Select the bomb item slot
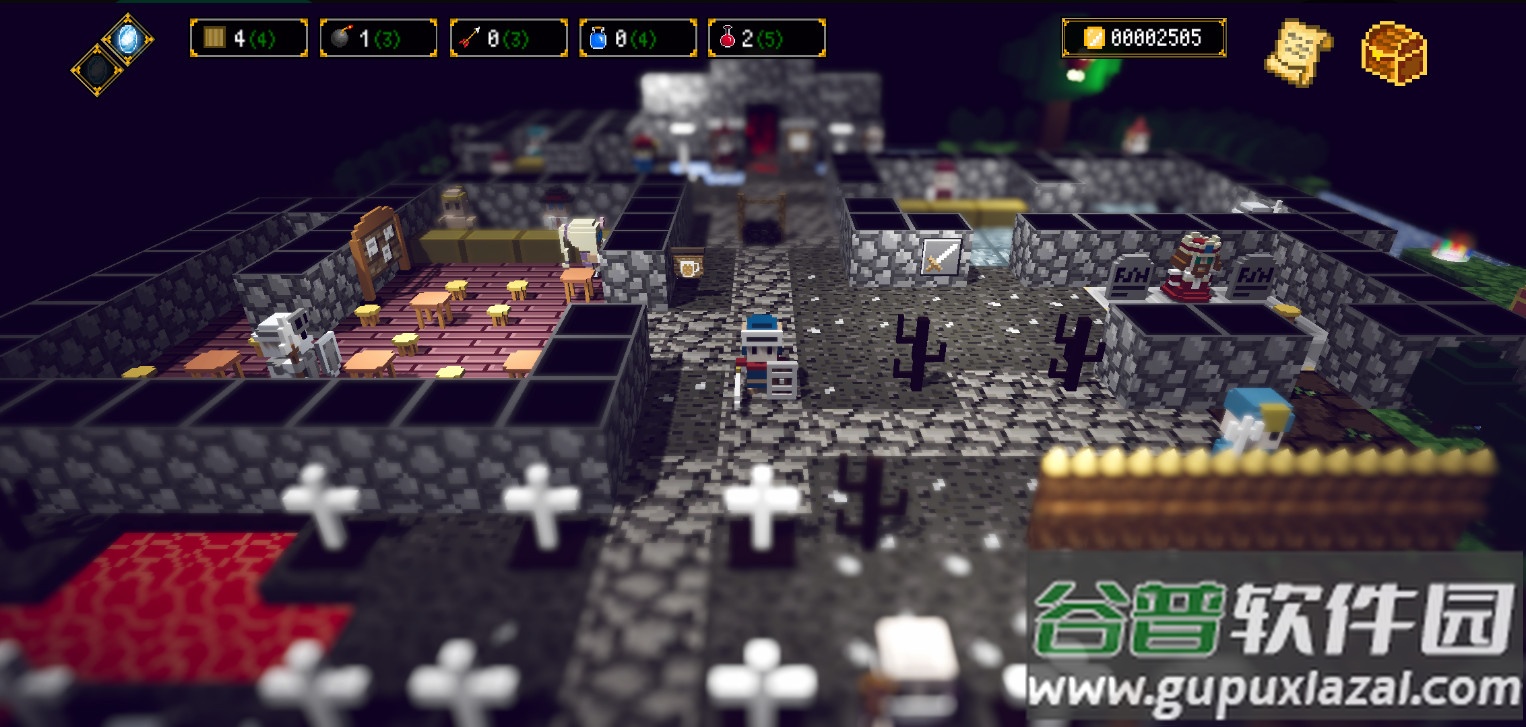Image resolution: width=1526 pixels, height=727 pixels. coord(378,37)
